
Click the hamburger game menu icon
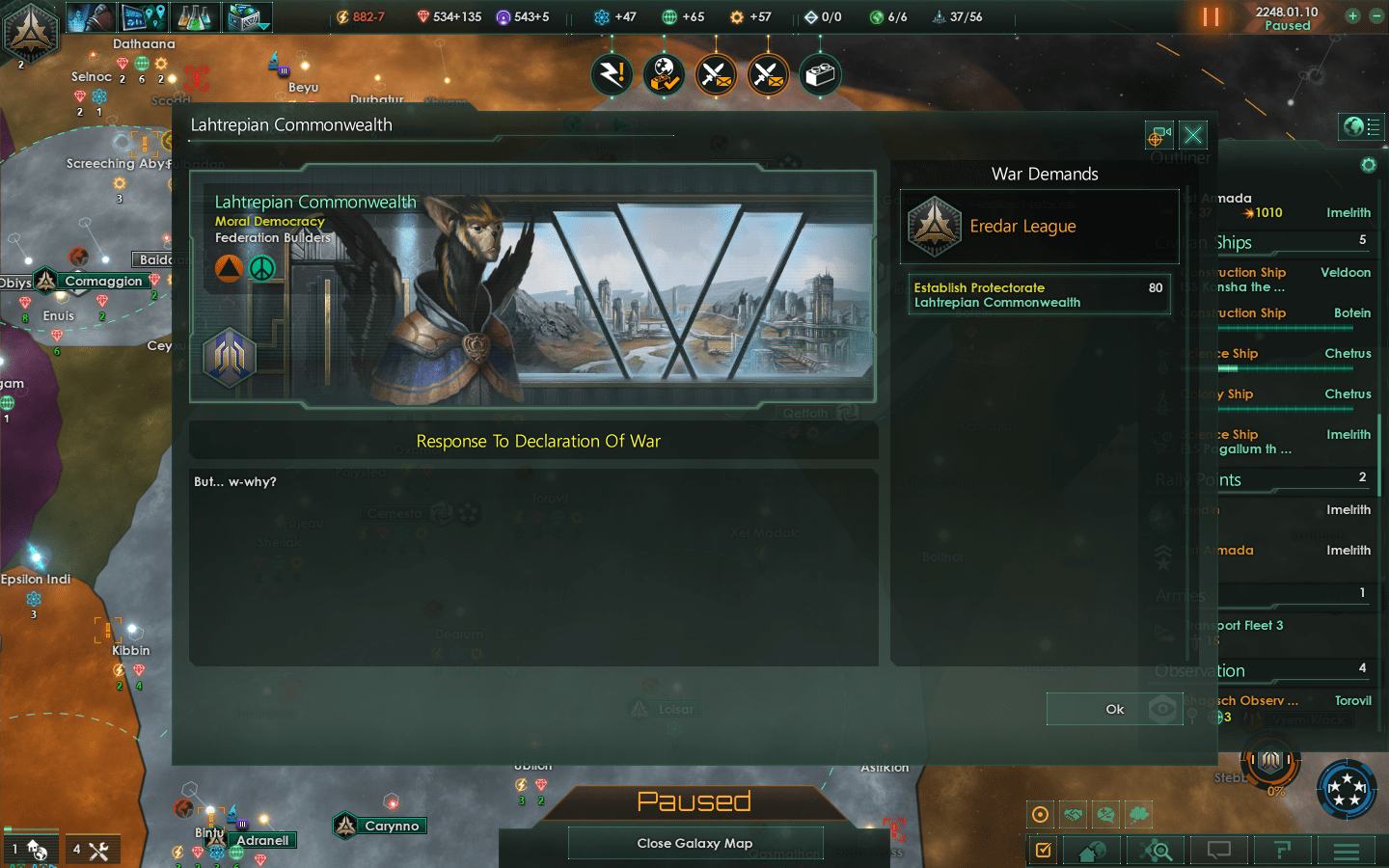(x=1348, y=850)
